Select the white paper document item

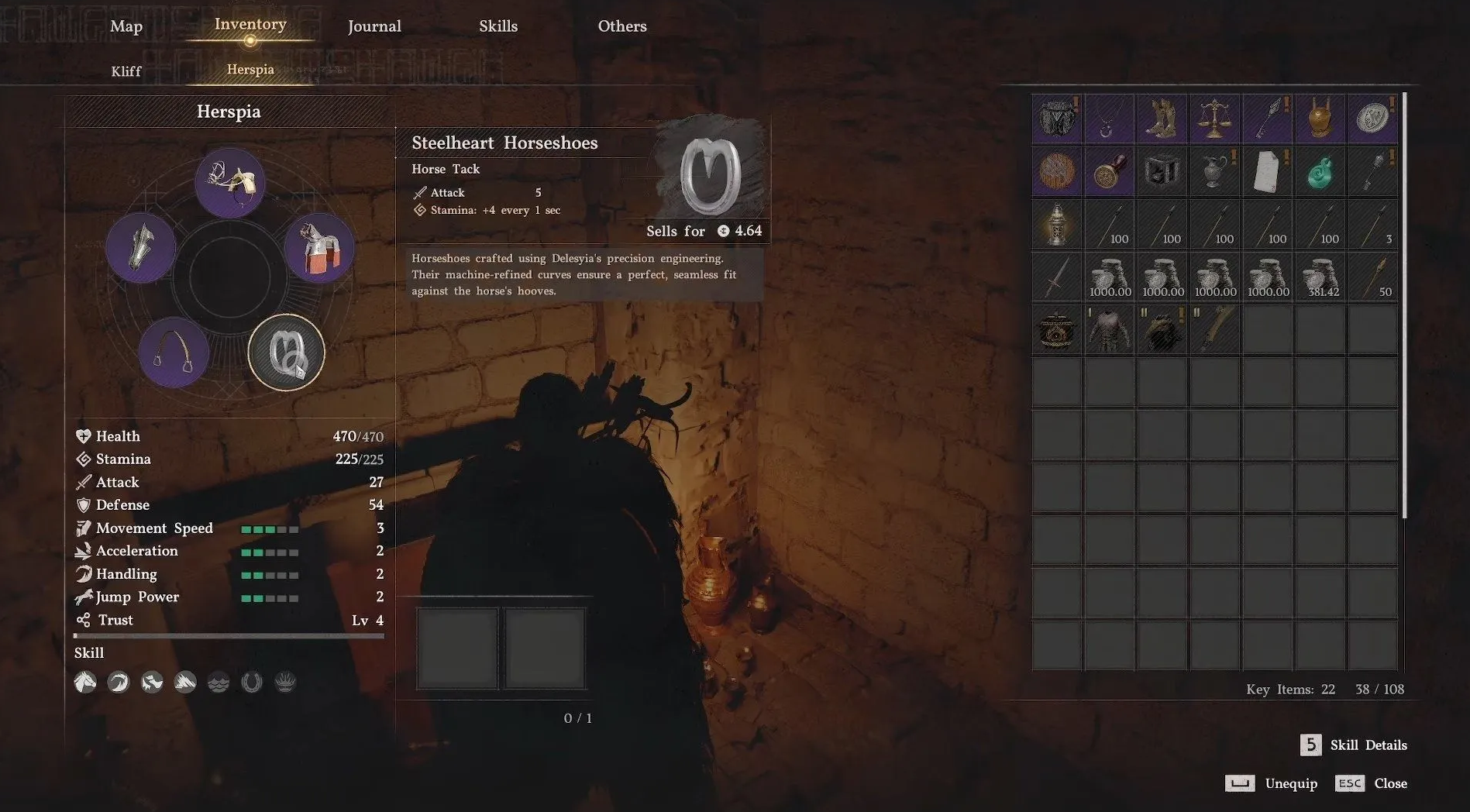[x=1267, y=171]
